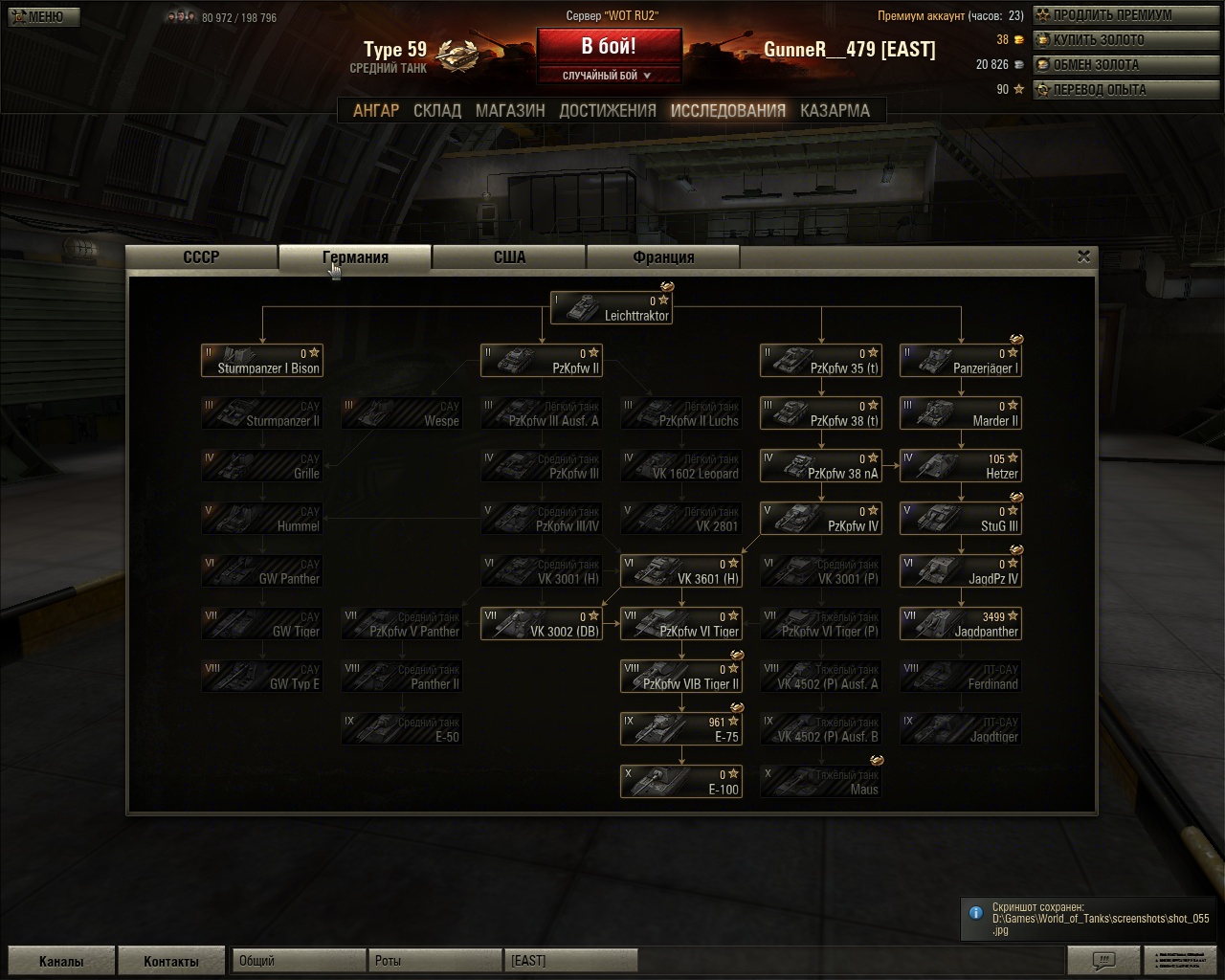Viewport: 1225px width, 980px height.
Task: Click the Hetzer tank destroyer node
Action: [x=960, y=466]
